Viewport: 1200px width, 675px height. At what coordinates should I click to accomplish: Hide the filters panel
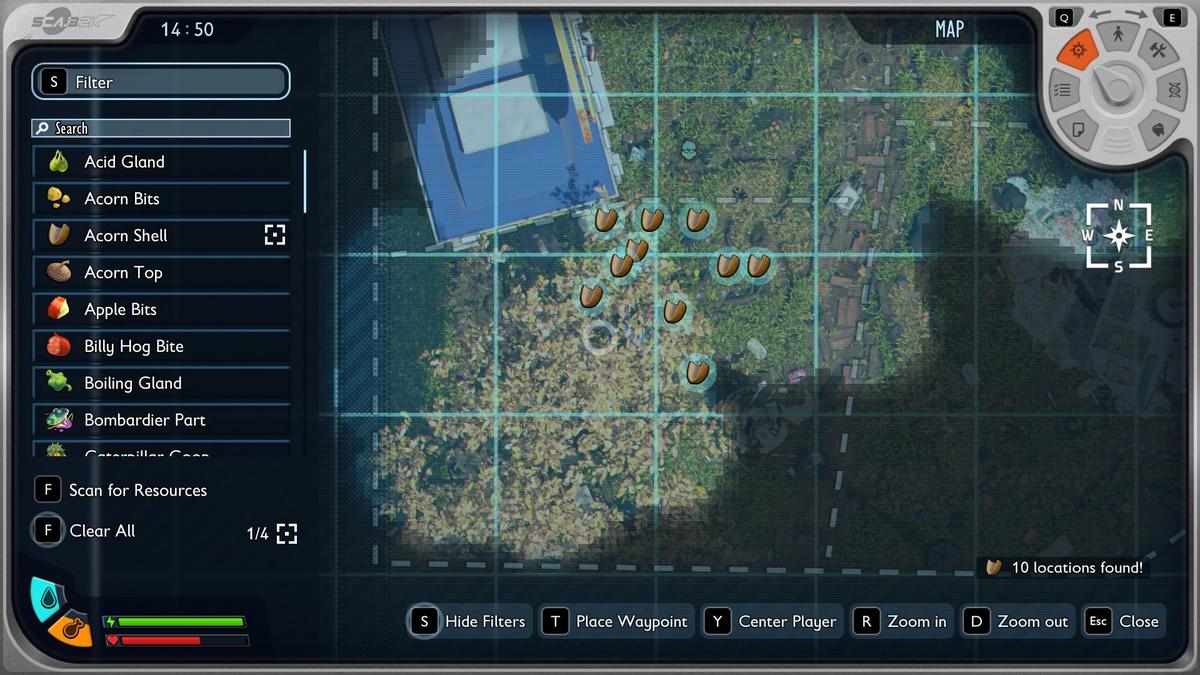pyautogui.click(x=469, y=621)
